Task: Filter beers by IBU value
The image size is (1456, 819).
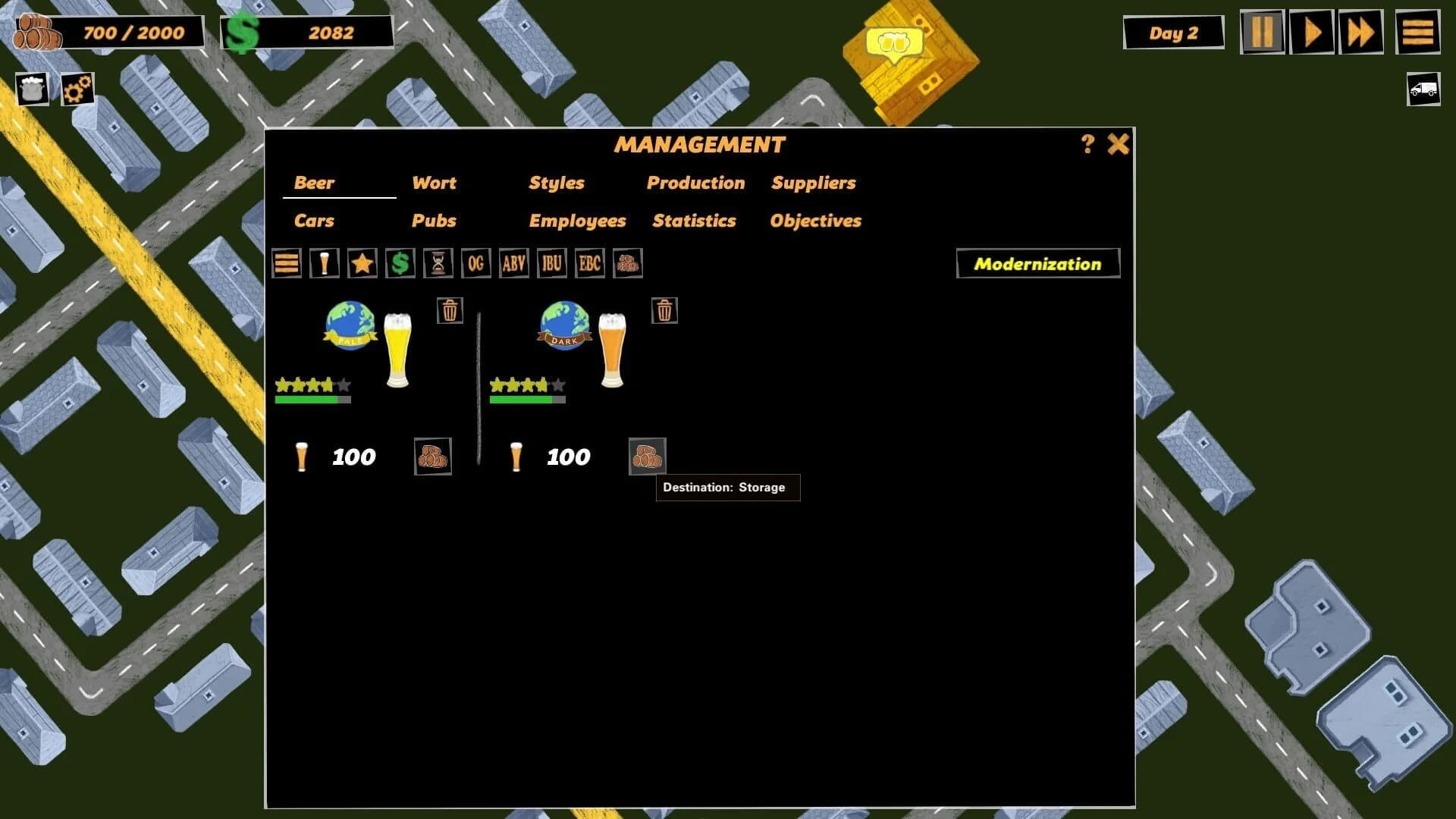Action: tap(551, 264)
